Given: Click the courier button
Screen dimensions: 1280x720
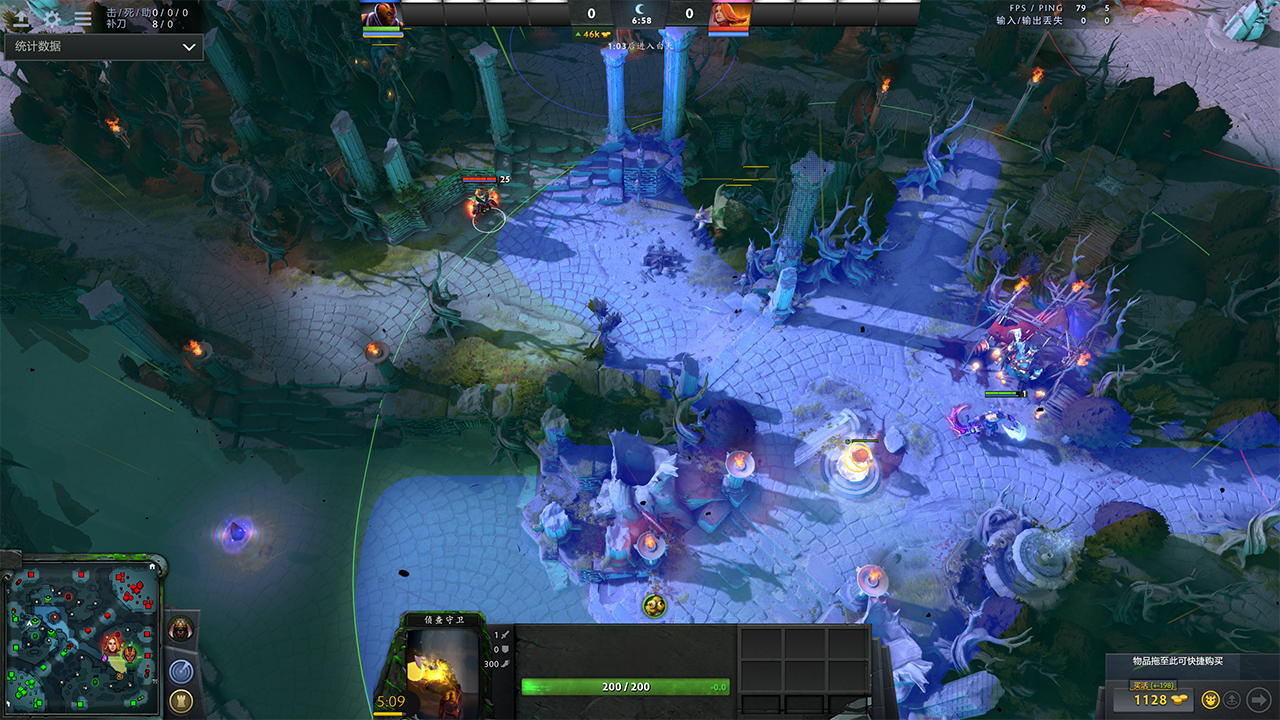Looking at the screenshot, I should [x=1210, y=699].
